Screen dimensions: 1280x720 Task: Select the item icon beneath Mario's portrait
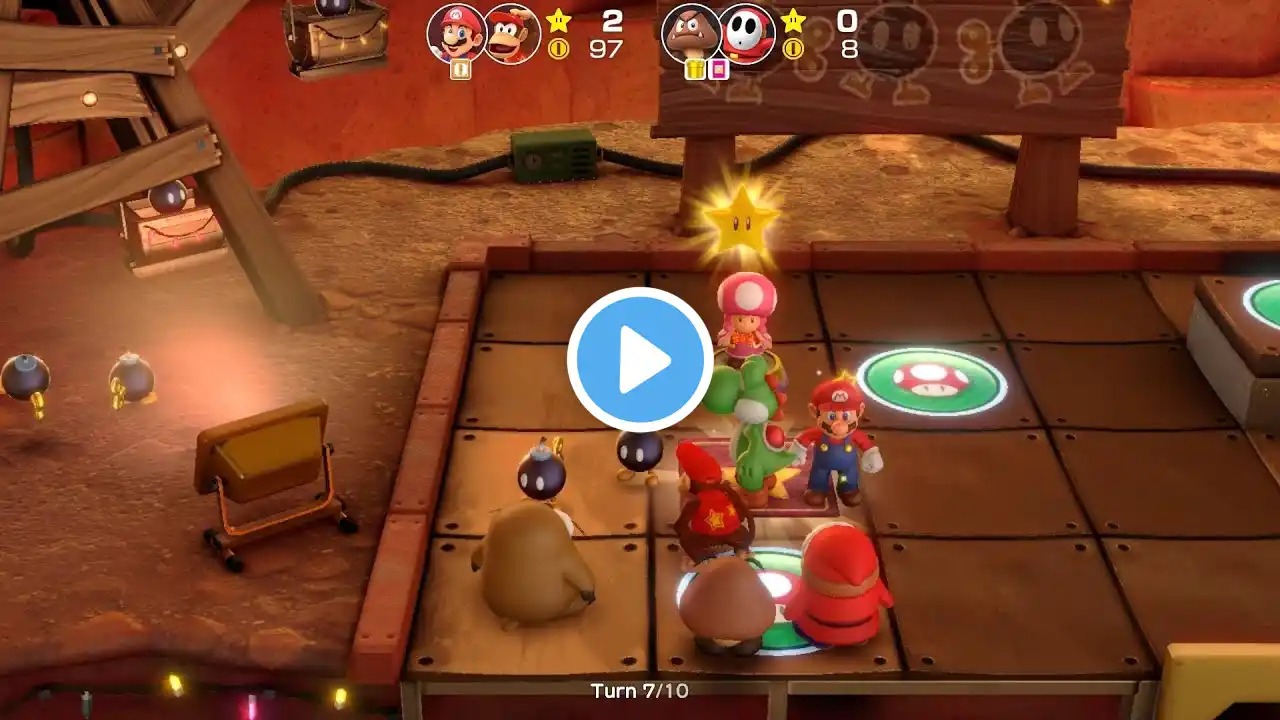(460, 69)
